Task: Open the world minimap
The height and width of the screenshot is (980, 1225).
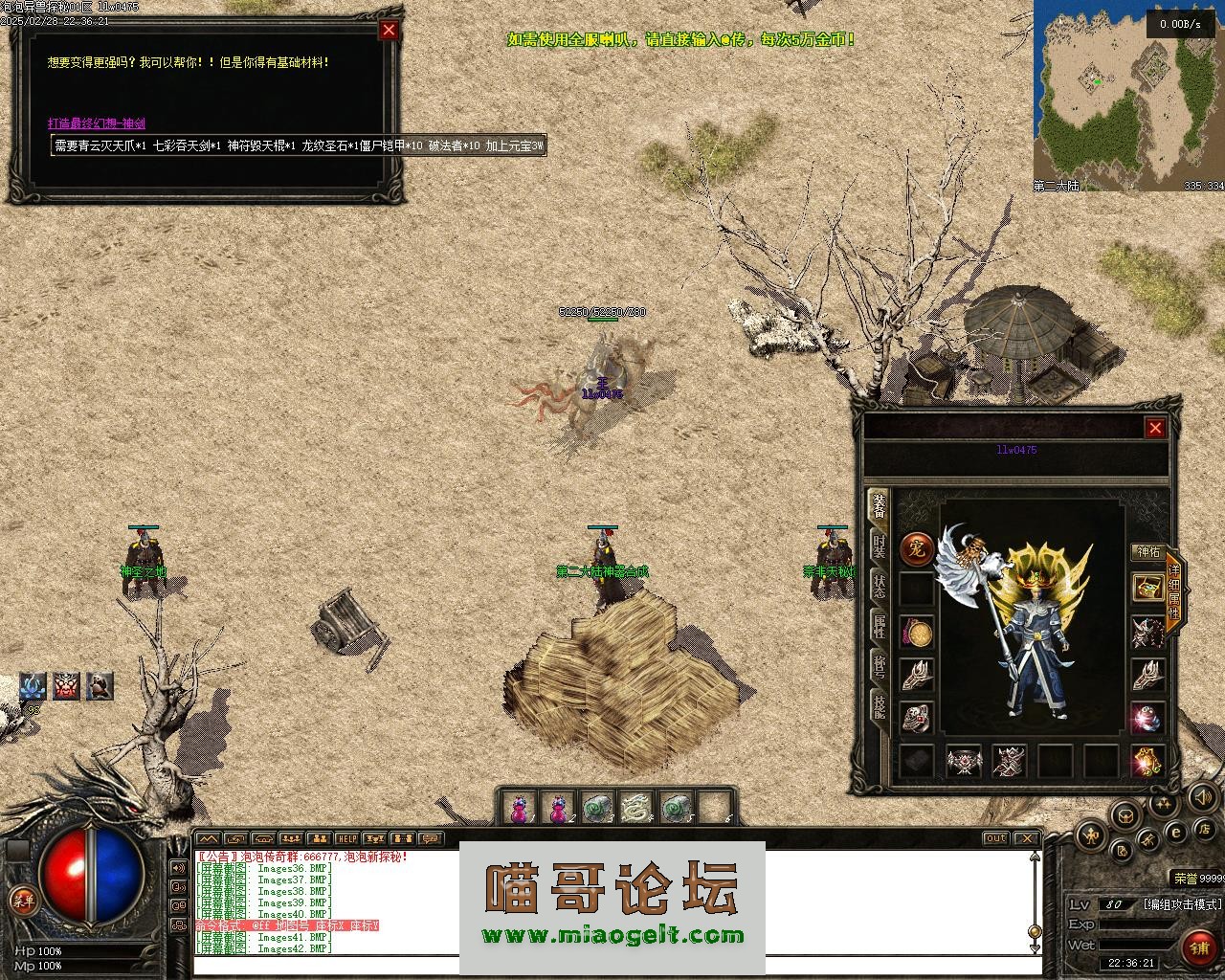Action: tap(1128, 91)
